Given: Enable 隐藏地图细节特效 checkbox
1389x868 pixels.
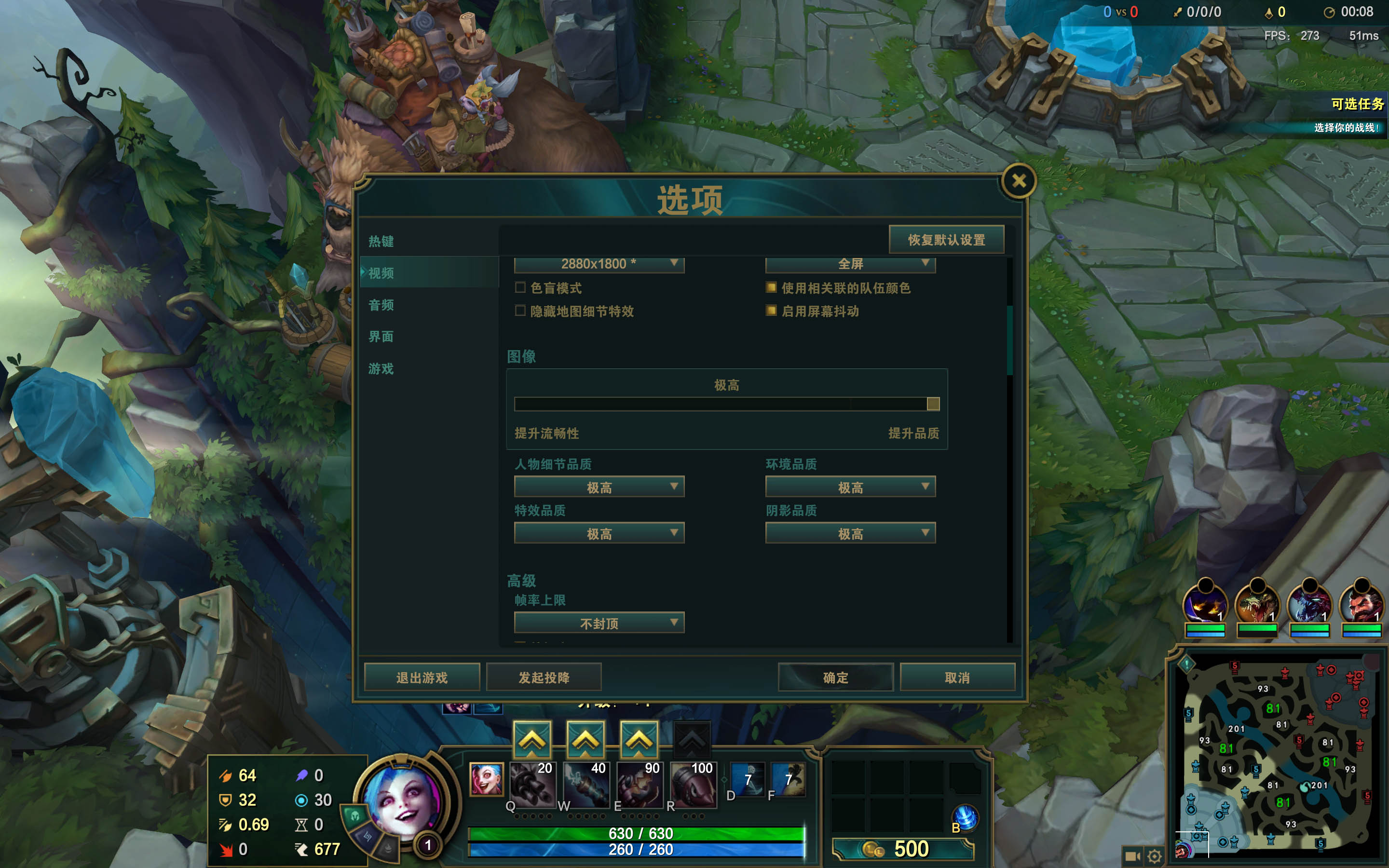Looking at the screenshot, I should click(520, 311).
